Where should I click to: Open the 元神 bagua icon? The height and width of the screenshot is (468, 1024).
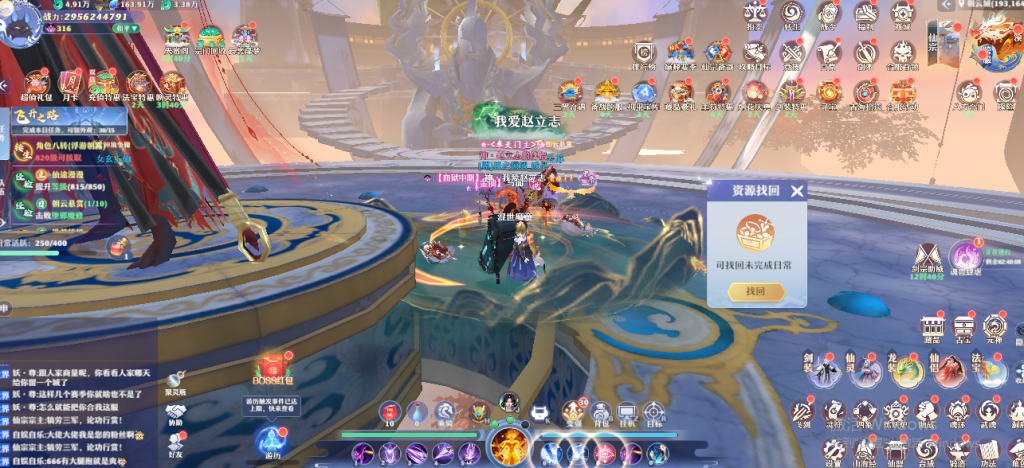tap(996, 328)
